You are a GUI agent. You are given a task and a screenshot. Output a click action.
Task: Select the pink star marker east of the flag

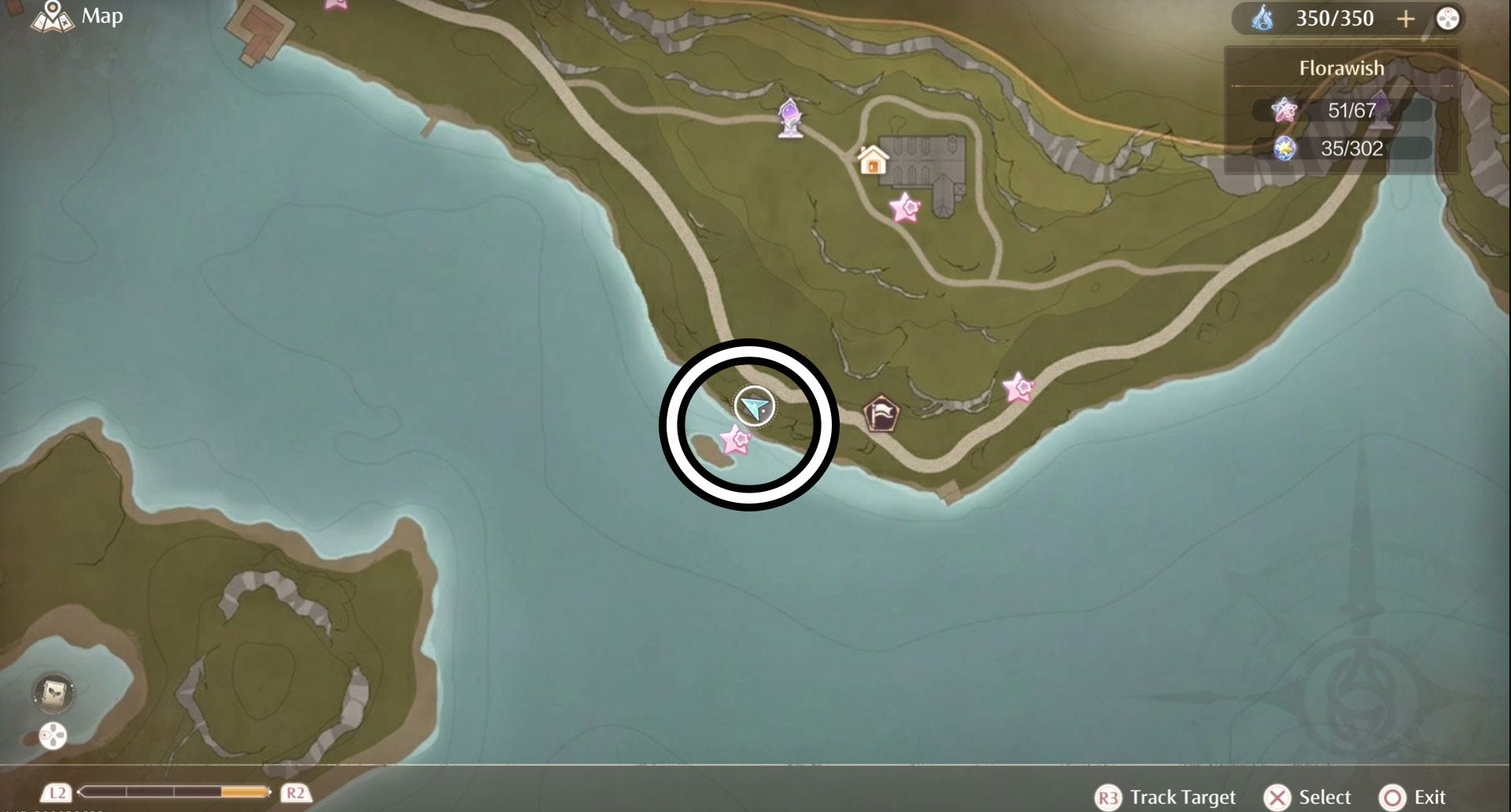tap(1018, 388)
